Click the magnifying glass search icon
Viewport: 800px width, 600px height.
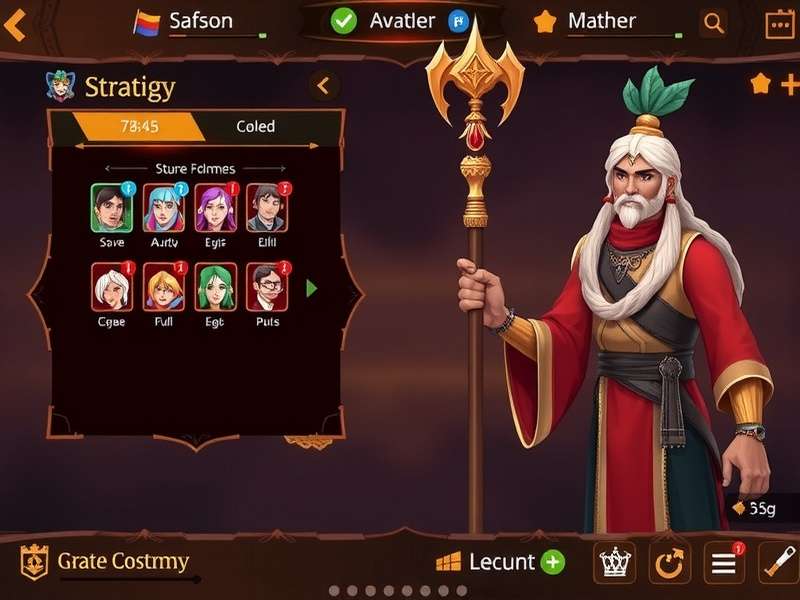(x=713, y=23)
